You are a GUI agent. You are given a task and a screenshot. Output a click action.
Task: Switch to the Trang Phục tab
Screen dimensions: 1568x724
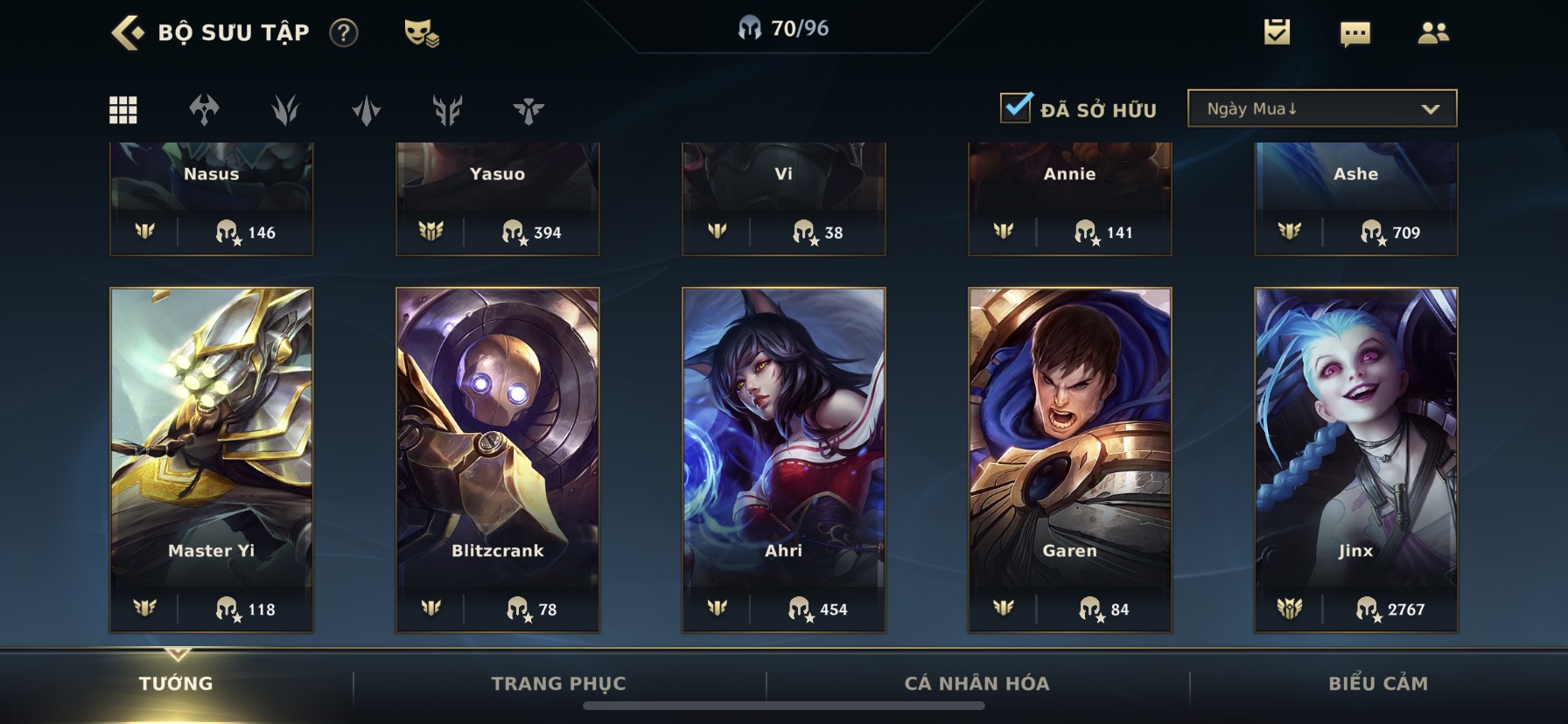(558, 684)
